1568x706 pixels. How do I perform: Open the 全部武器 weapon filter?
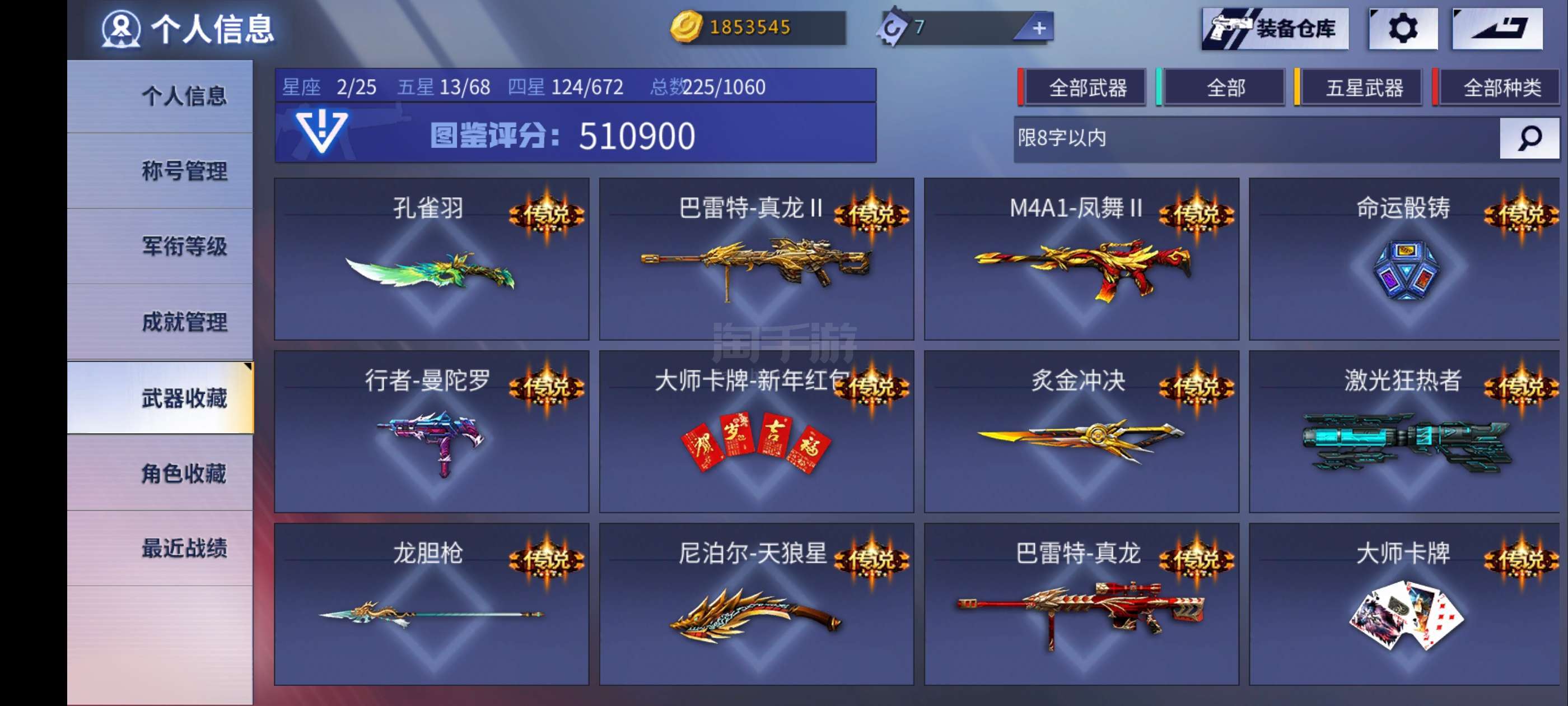[1086, 87]
